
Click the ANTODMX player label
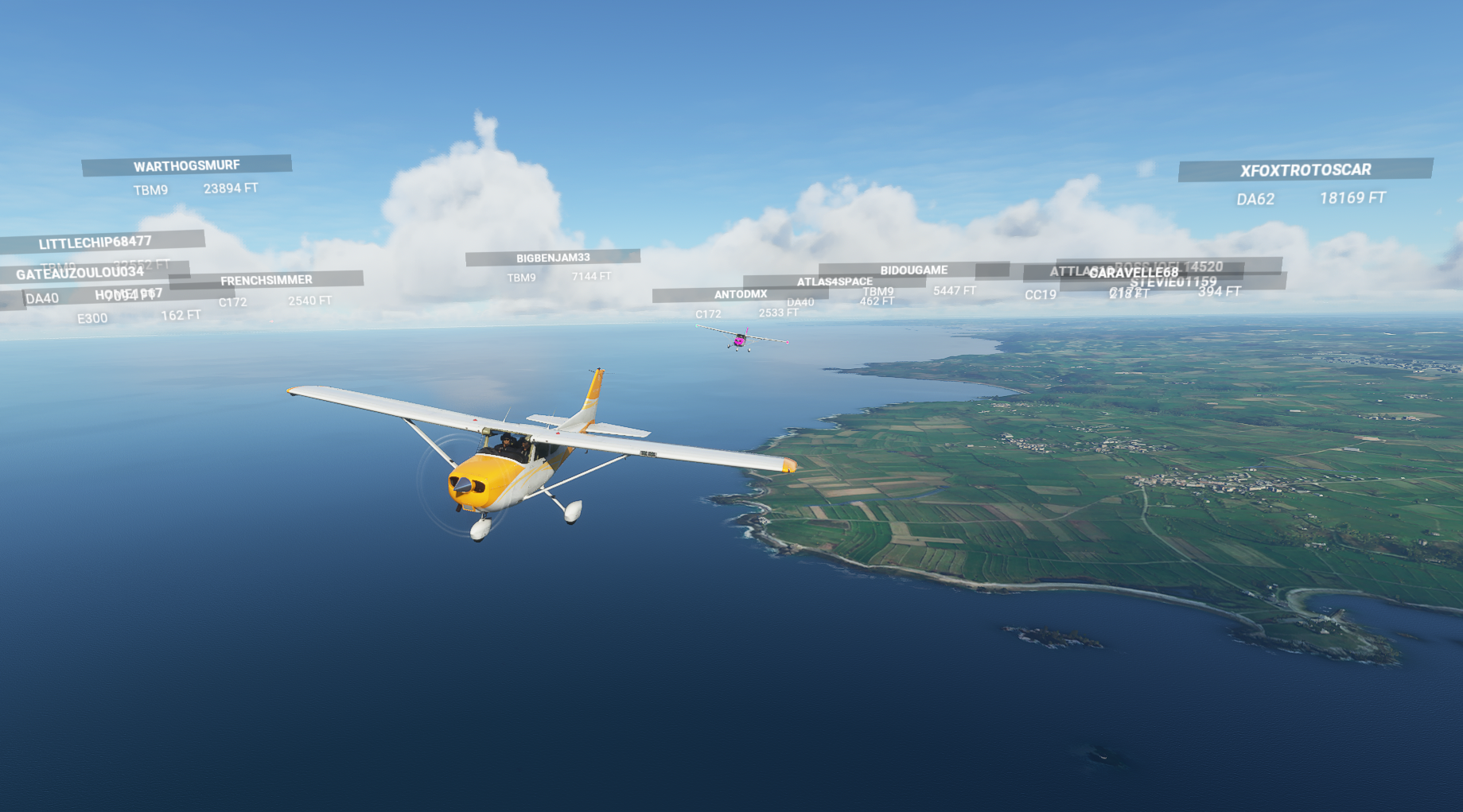tap(741, 293)
